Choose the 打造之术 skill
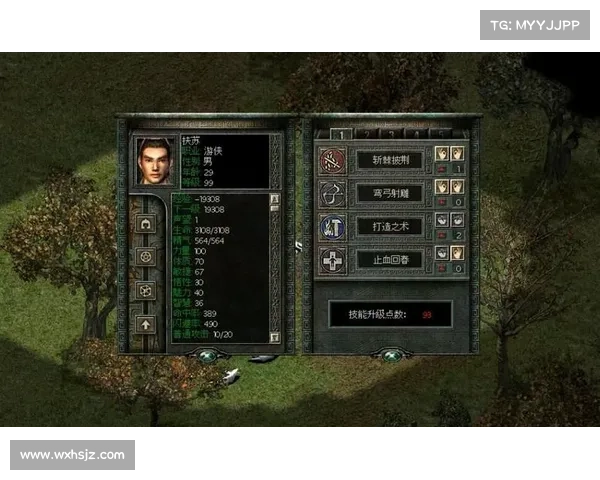 point(389,227)
